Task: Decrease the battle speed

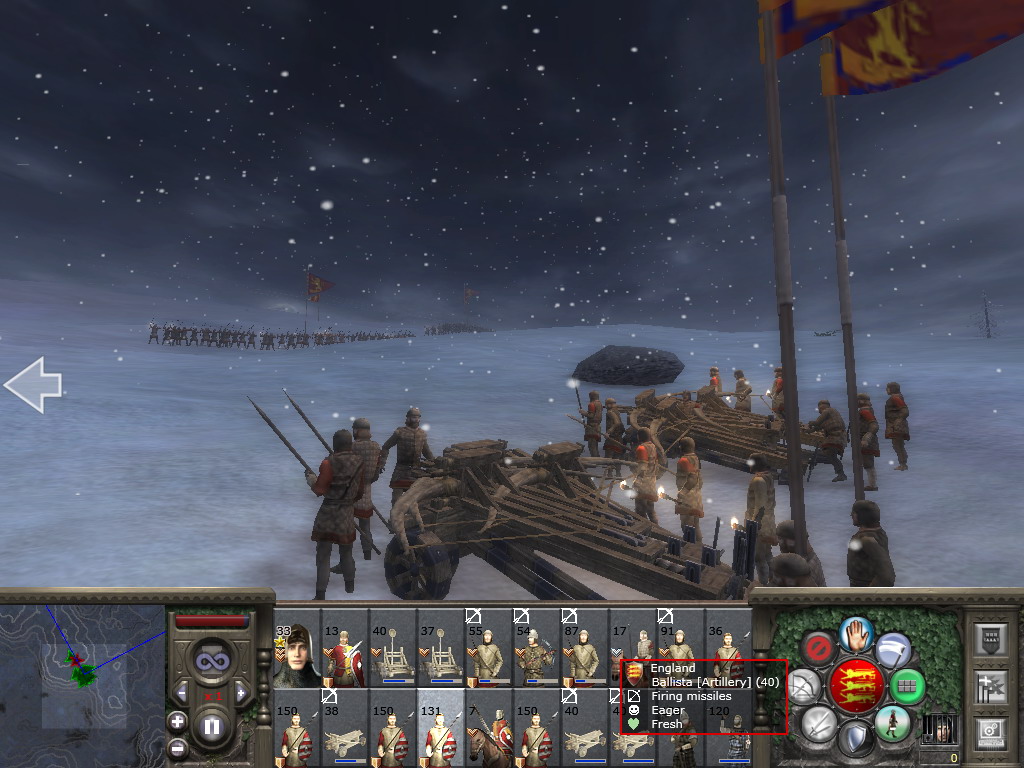Action: [x=182, y=692]
